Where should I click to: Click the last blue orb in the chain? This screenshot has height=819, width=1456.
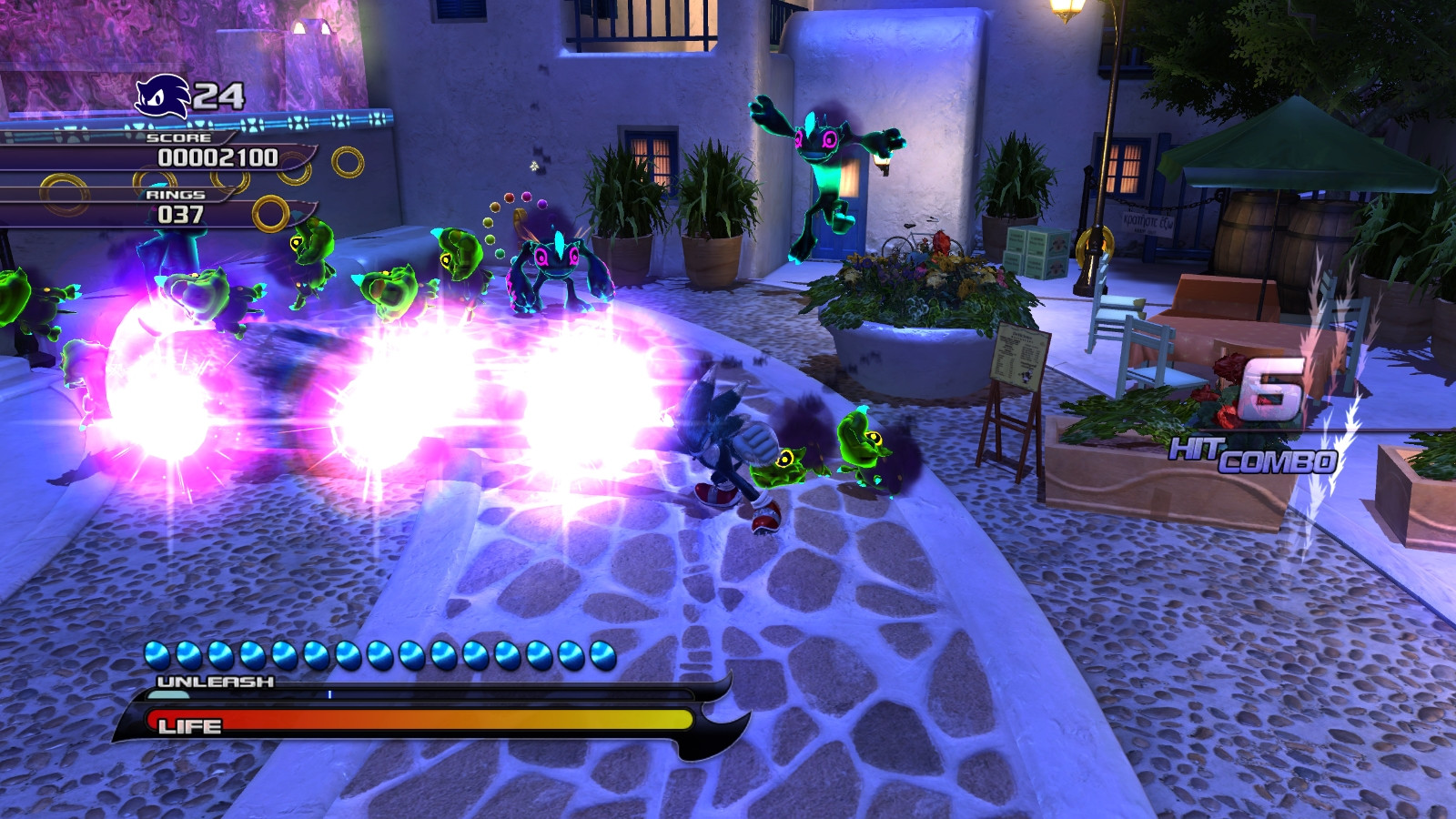601,652
